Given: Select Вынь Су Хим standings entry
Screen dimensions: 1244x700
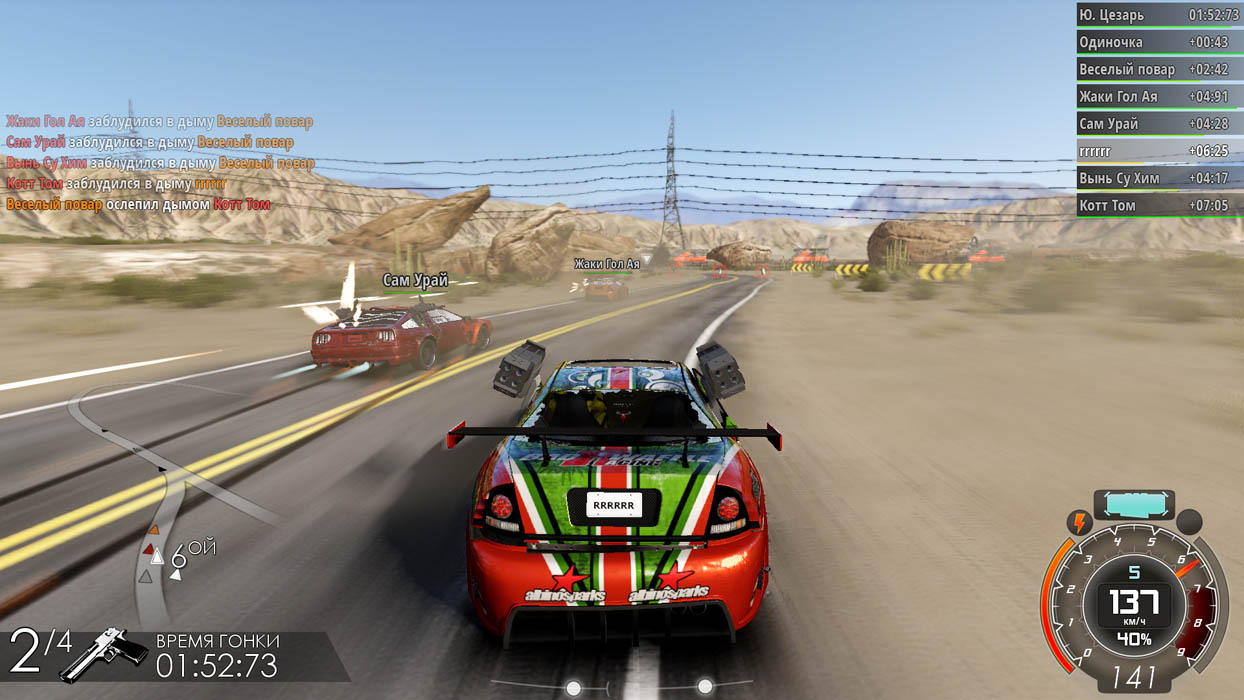Looking at the screenshot, I should tap(1158, 178).
